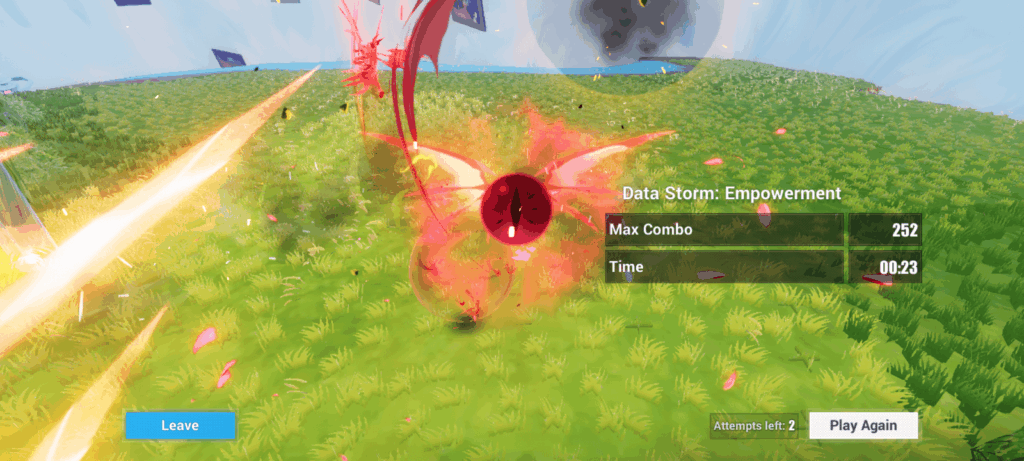Click the blue Leave button
1024x461 pixels.
tap(180, 425)
